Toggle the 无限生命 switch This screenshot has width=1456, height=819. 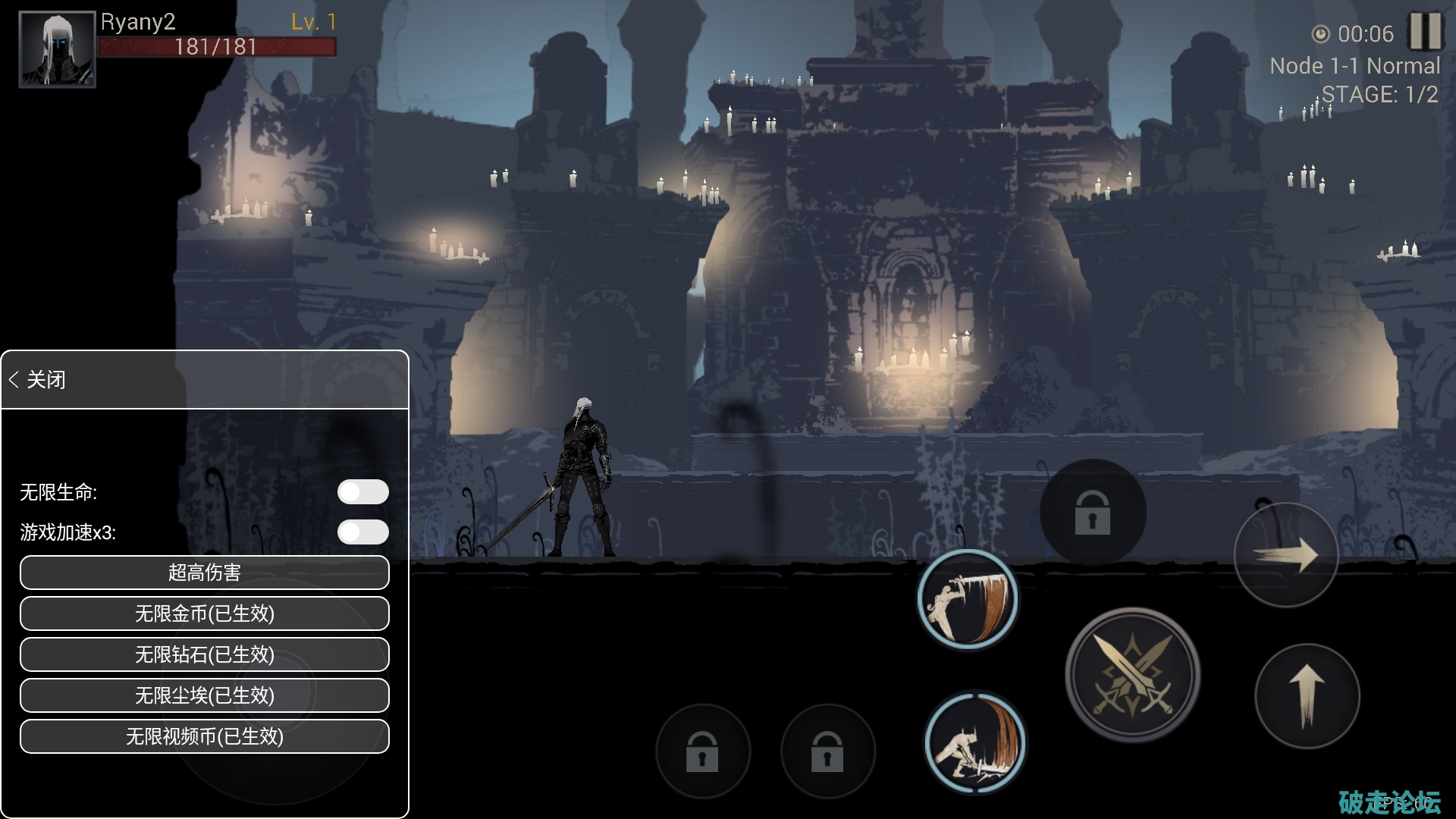363,492
